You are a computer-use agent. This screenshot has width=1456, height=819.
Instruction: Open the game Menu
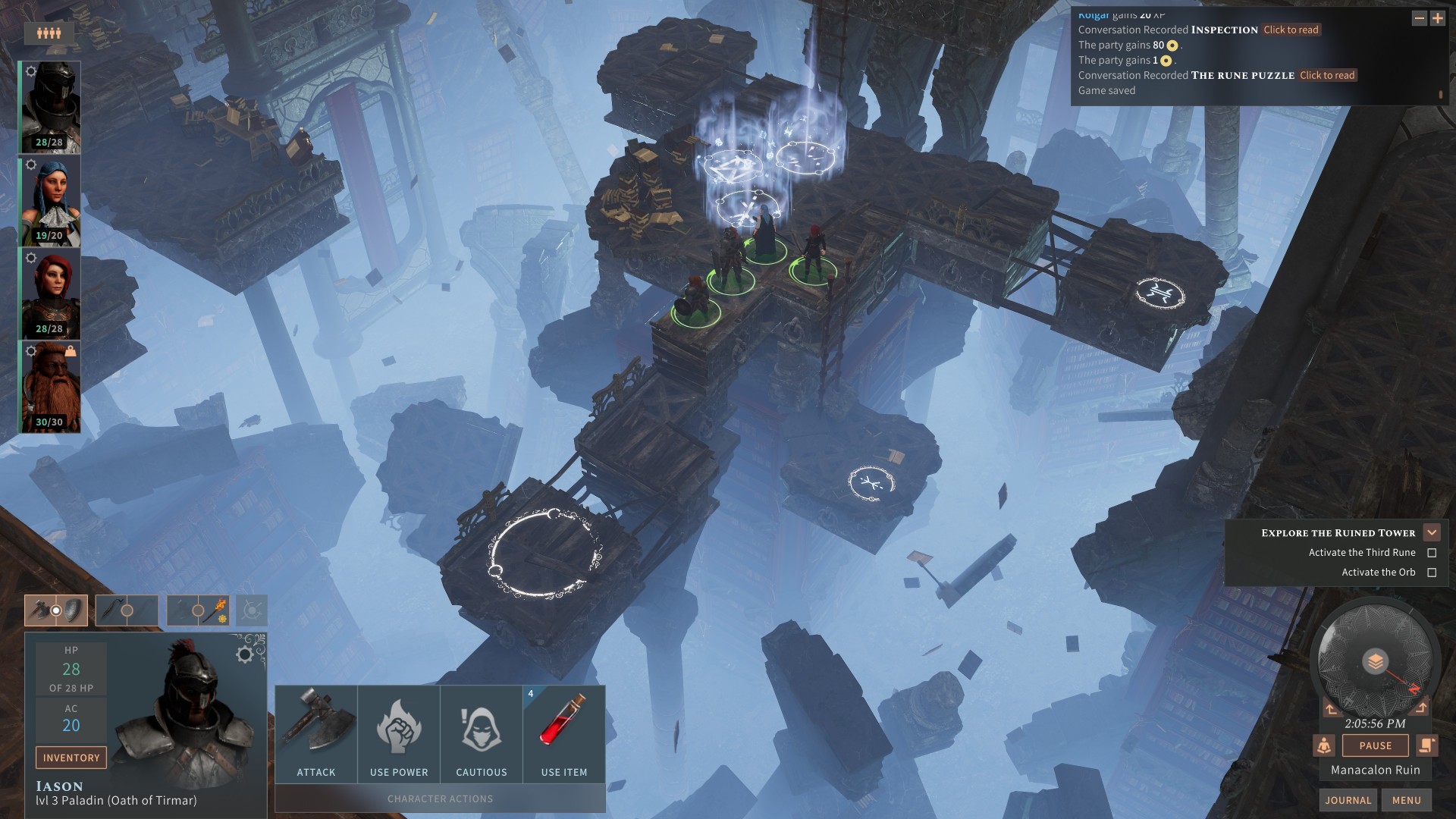pos(1406,800)
